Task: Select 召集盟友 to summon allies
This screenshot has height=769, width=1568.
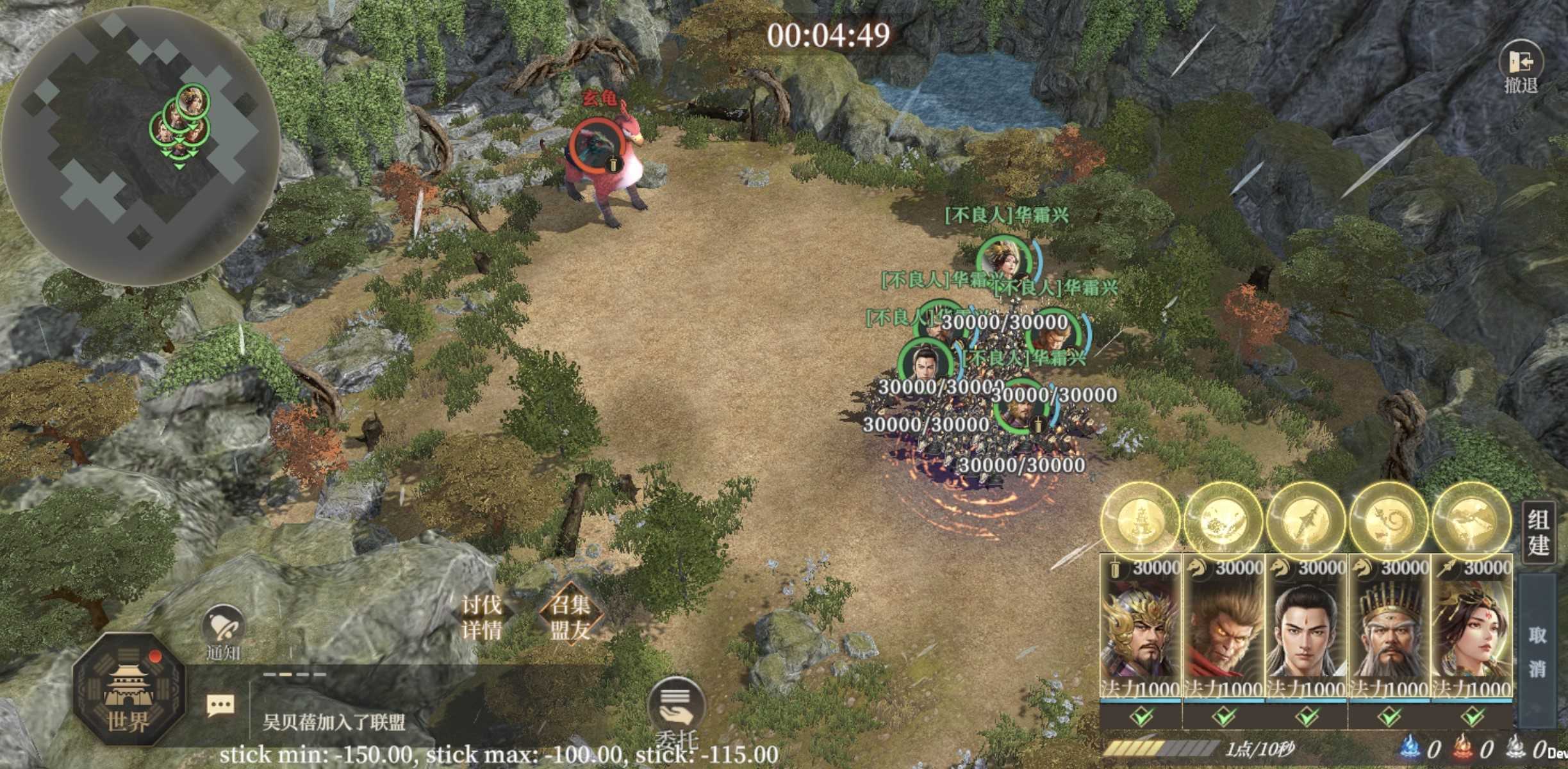Action: 570,616
